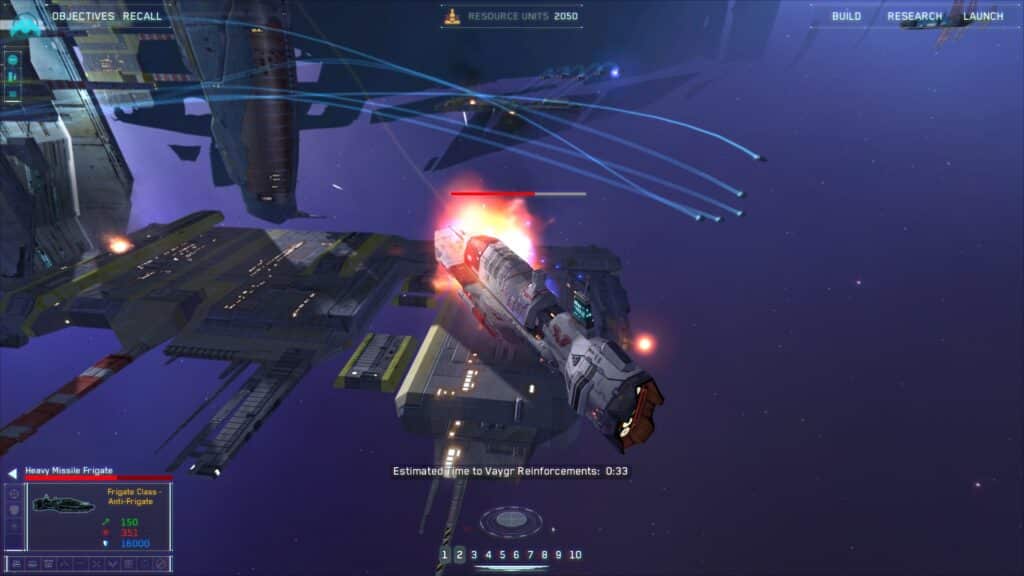The height and width of the screenshot is (576, 1024).
Task: Open the Launch menu
Action: pos(983,16)
